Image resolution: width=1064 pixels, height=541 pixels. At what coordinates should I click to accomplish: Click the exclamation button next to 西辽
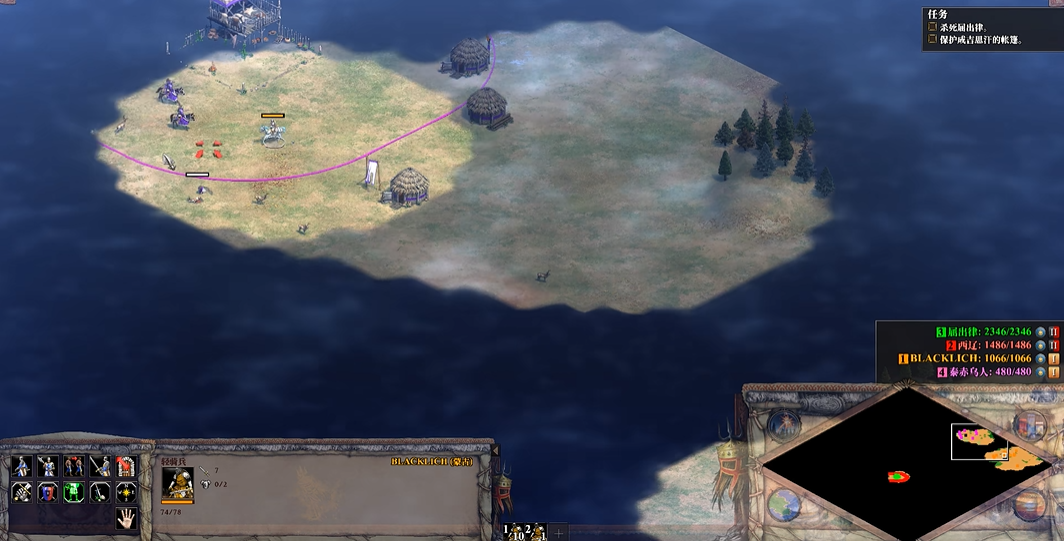point(1054,345)
